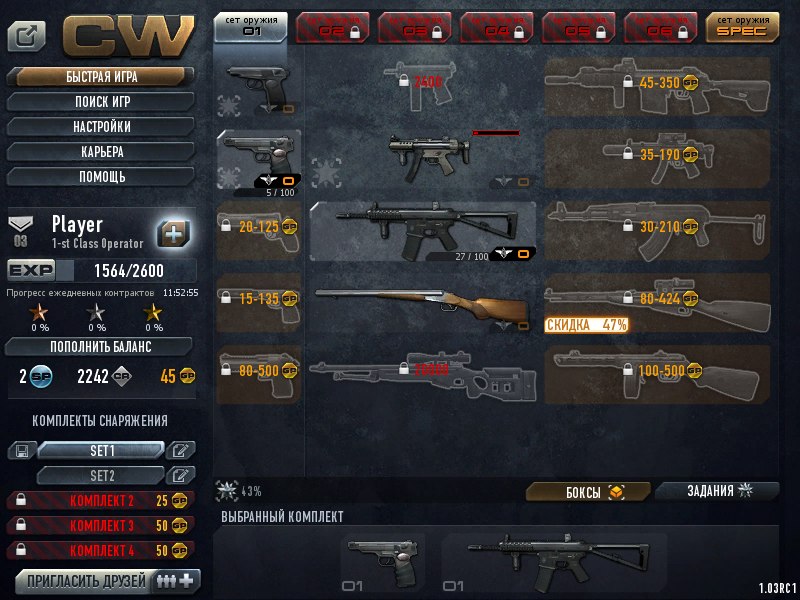
Task: Save loadout with the floppy disk icon
Action: point(20,451)
